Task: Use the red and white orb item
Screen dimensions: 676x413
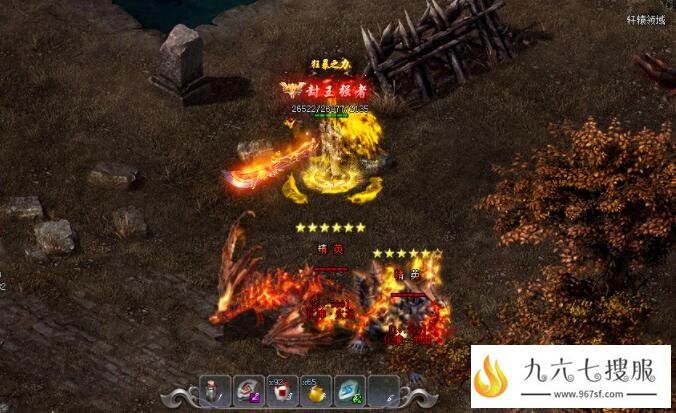Action: click(x=283, y=392)
